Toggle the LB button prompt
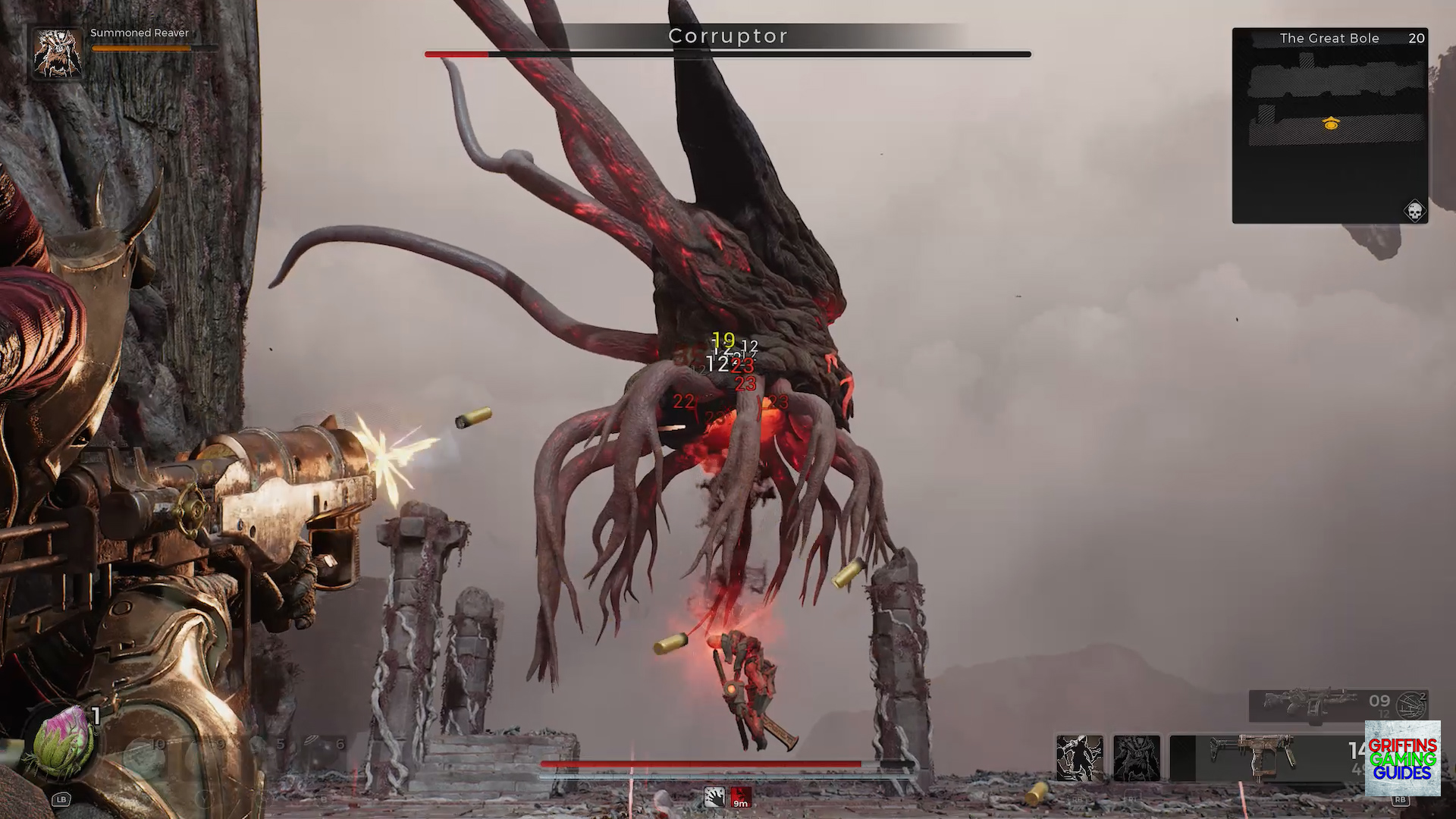This screenshot has height=819, width=1456. (x=61, y=799)
